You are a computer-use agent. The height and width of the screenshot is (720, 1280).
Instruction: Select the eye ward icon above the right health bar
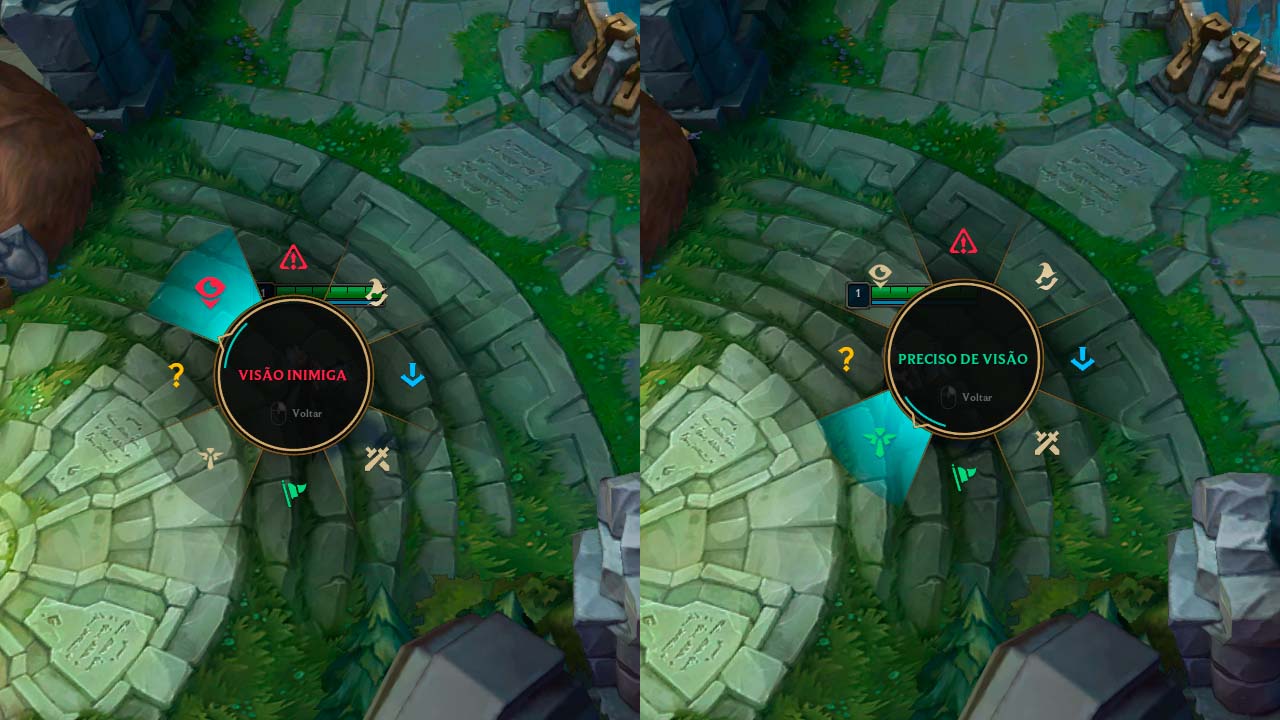tap(881, 272)
